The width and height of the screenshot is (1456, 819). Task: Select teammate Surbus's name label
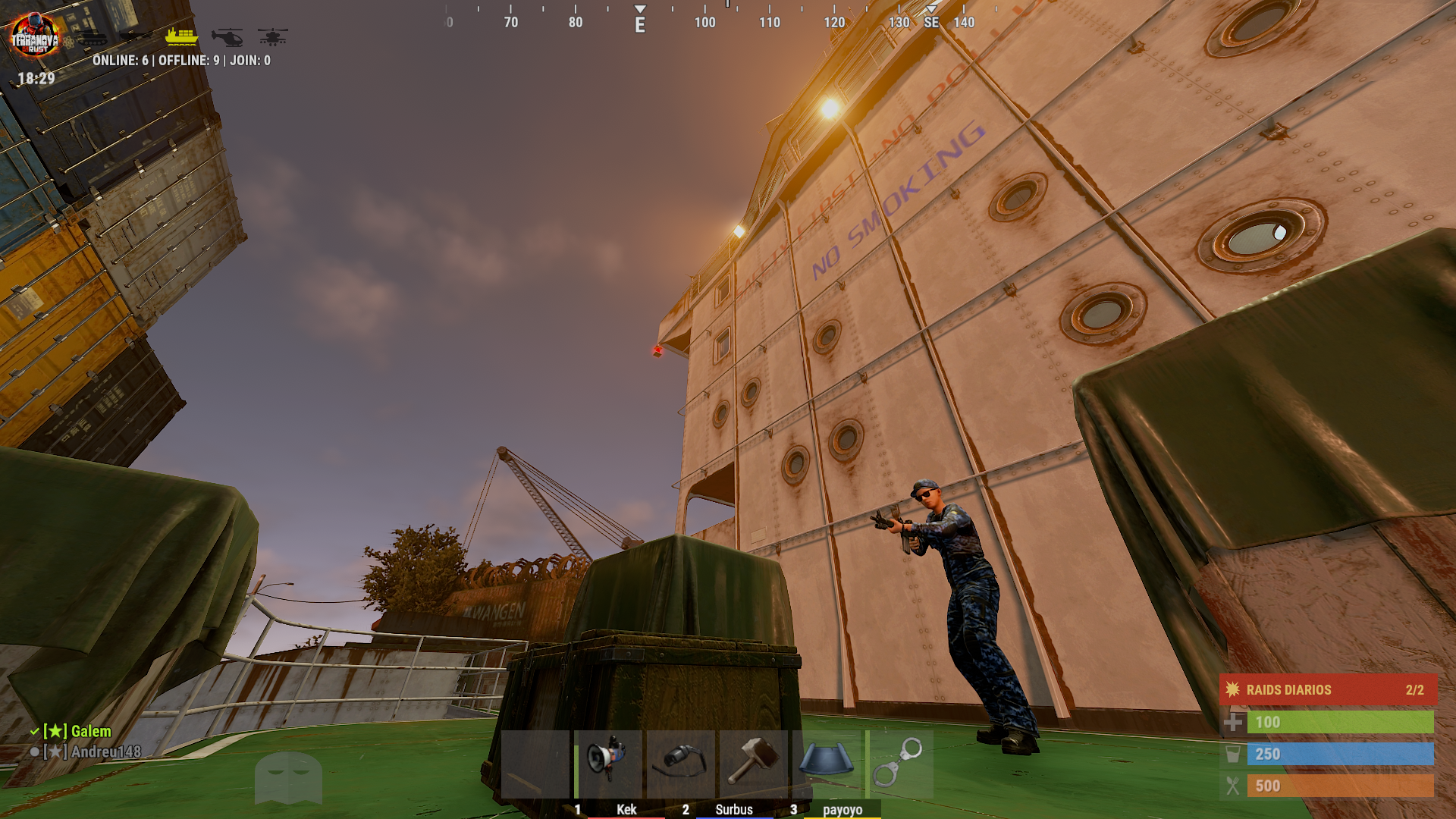(734, 810)
